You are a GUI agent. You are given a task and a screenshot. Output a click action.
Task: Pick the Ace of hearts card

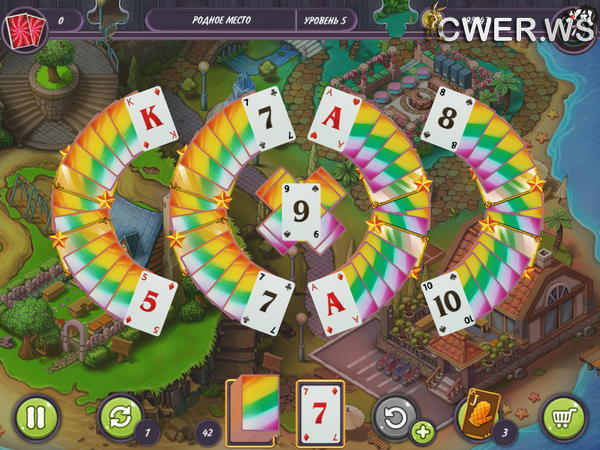pyautogui.click(x=332, y=127)
